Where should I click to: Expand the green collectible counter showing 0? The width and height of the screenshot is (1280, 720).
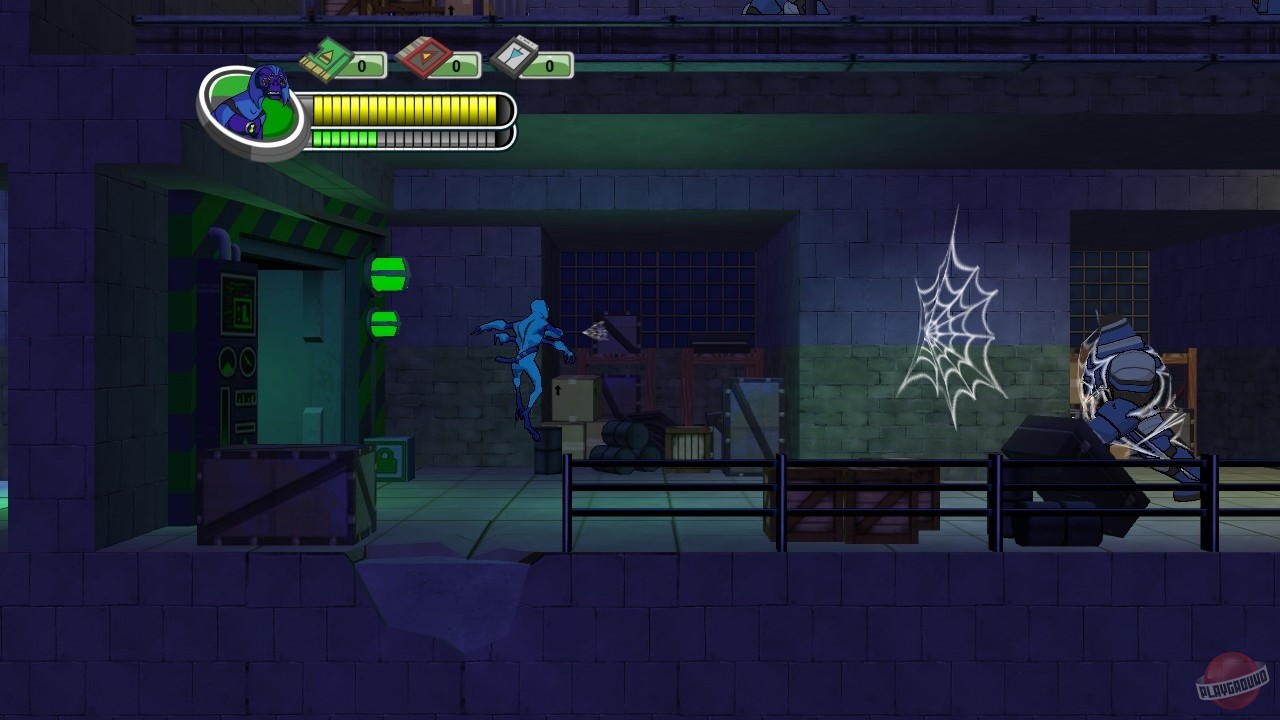361,64
